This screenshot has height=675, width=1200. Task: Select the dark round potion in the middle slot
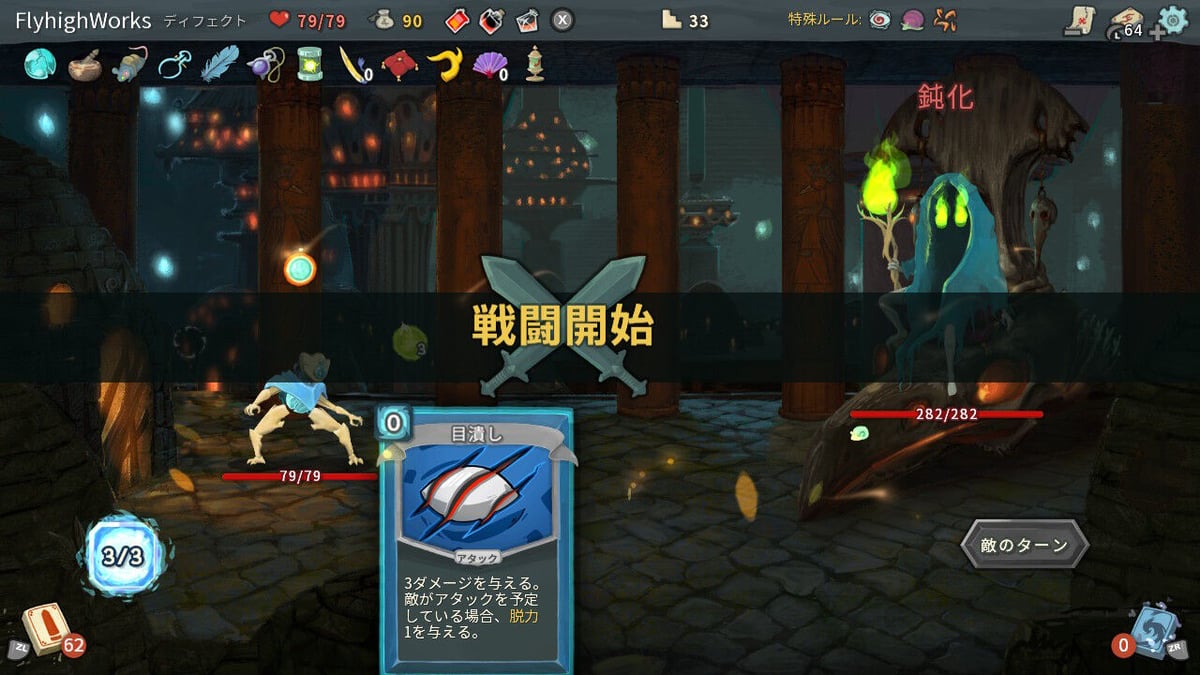[491, 20]
